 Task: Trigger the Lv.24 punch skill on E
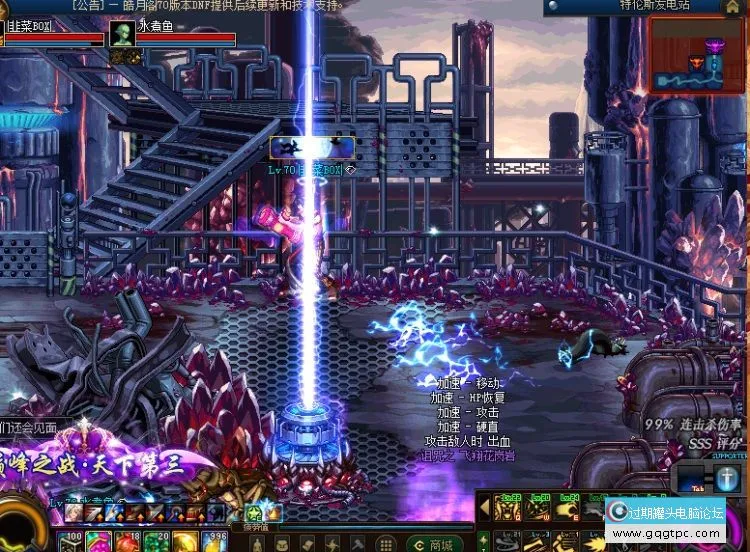point(566,509)
